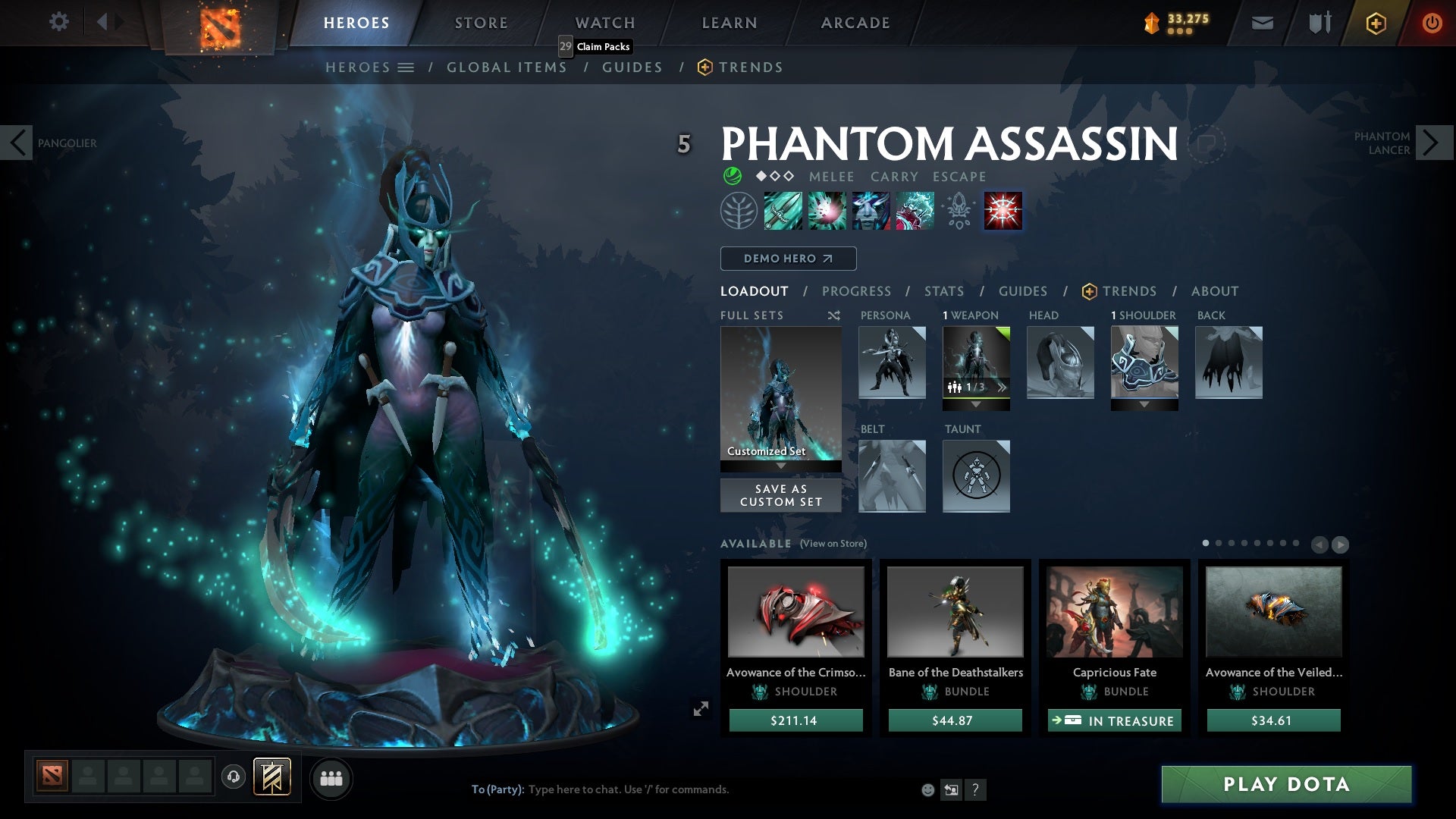Click the Guild crest icon above chat
Image resolution: width=1456 pixels, height=819 pixels.
click(x=273, y=778)
